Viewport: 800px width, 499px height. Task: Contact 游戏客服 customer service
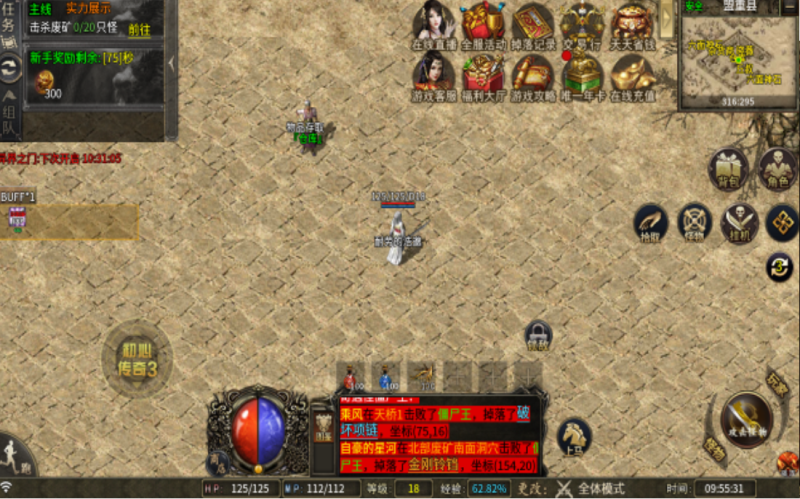tap(434, 75)
